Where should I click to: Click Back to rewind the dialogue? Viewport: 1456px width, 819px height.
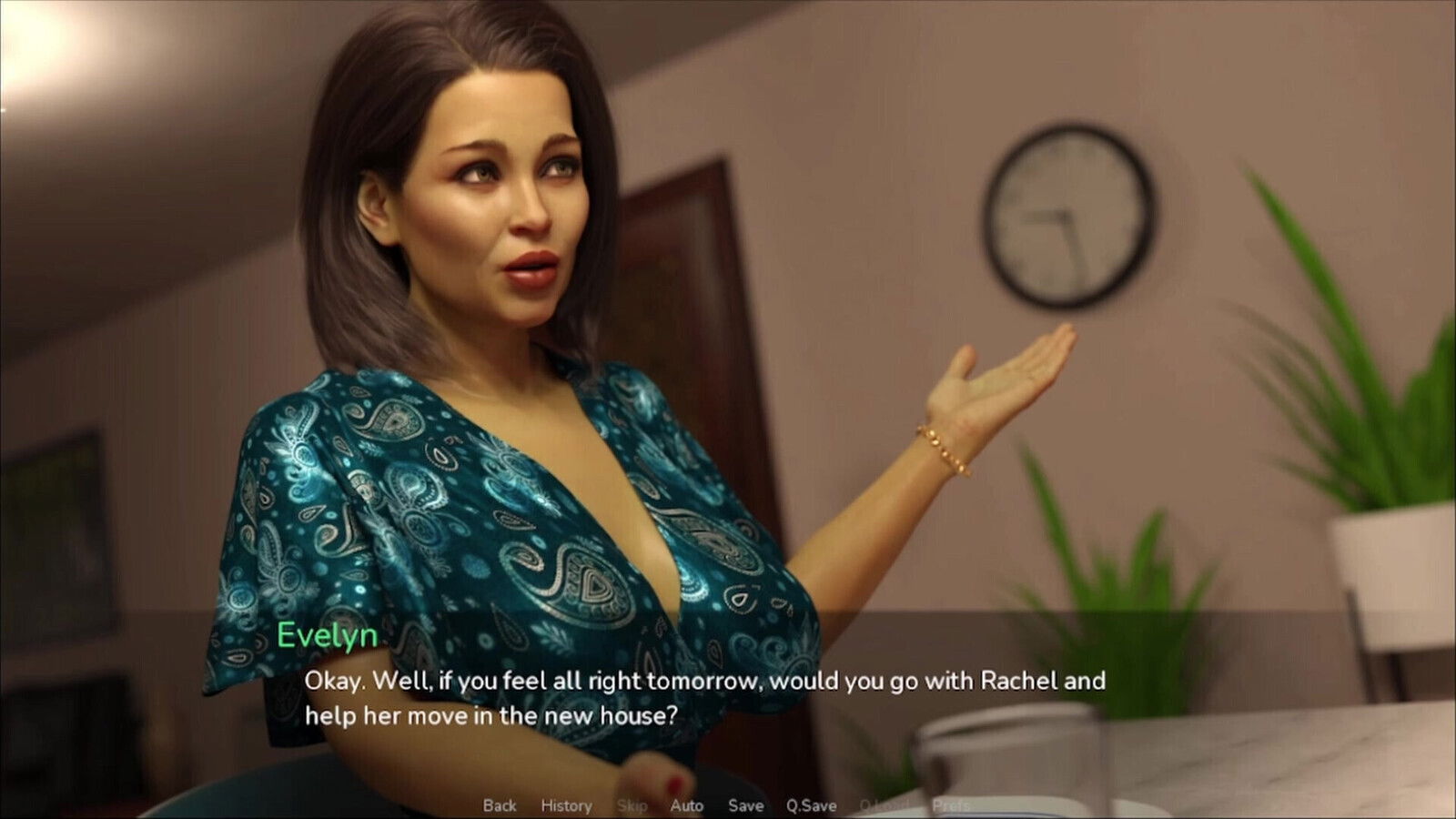click(499, 805)
